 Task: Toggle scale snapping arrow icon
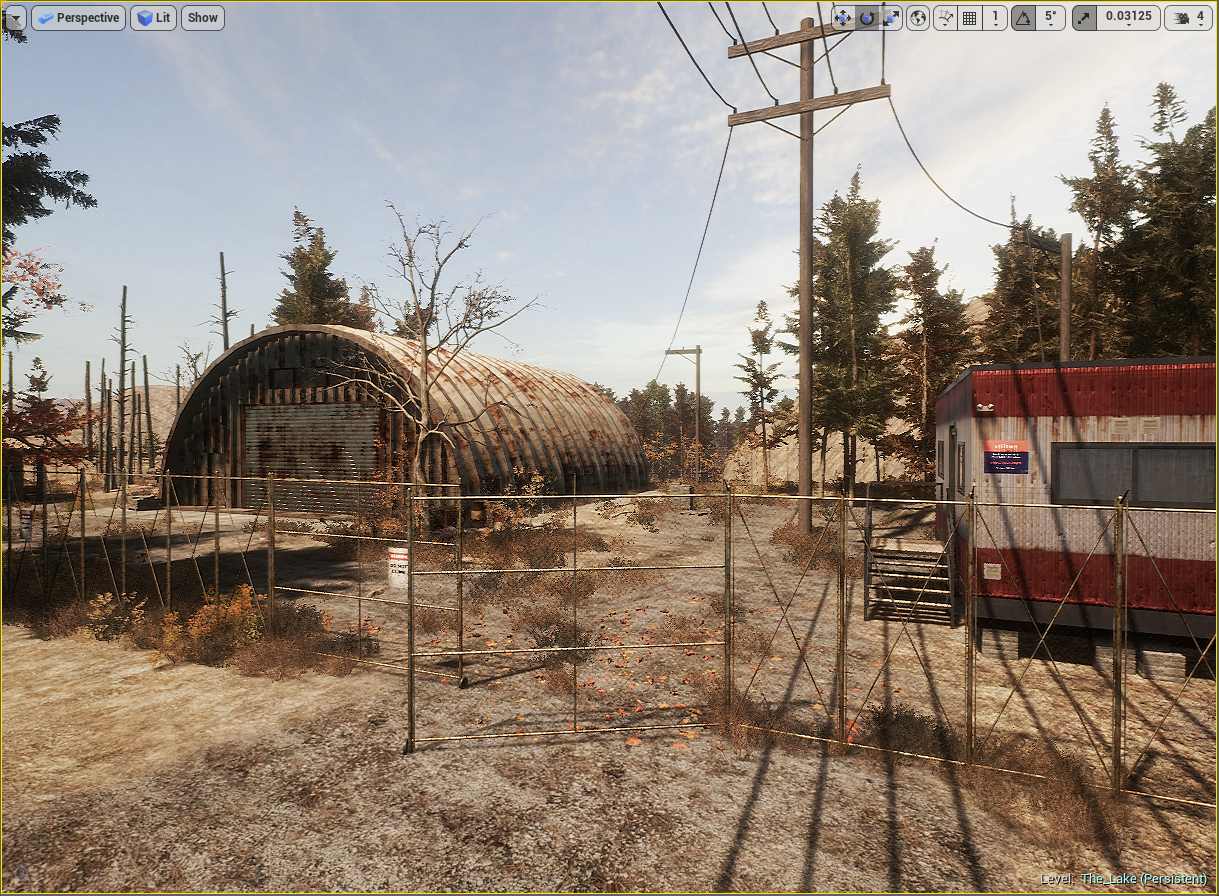coord(1084,17)
